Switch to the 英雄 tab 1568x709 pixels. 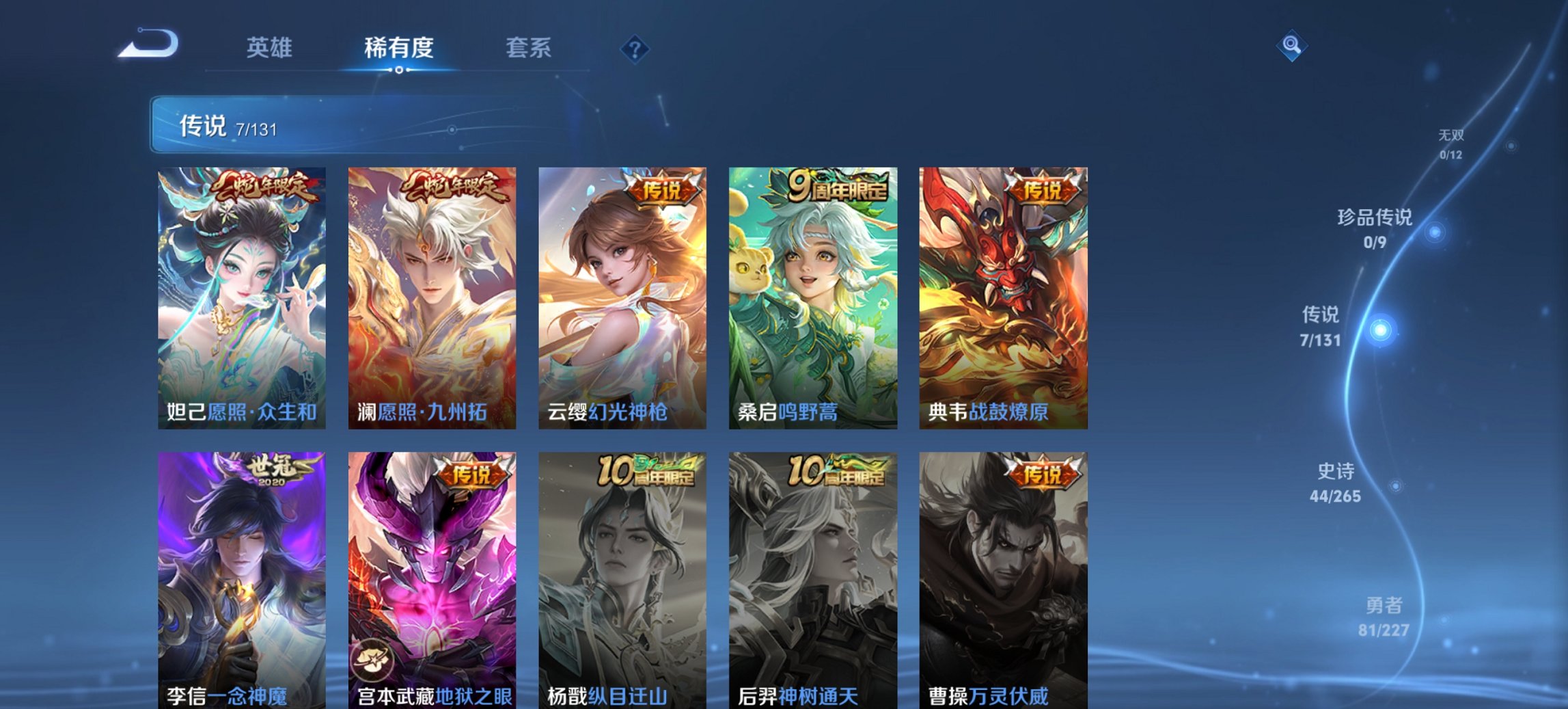(271, 48)
